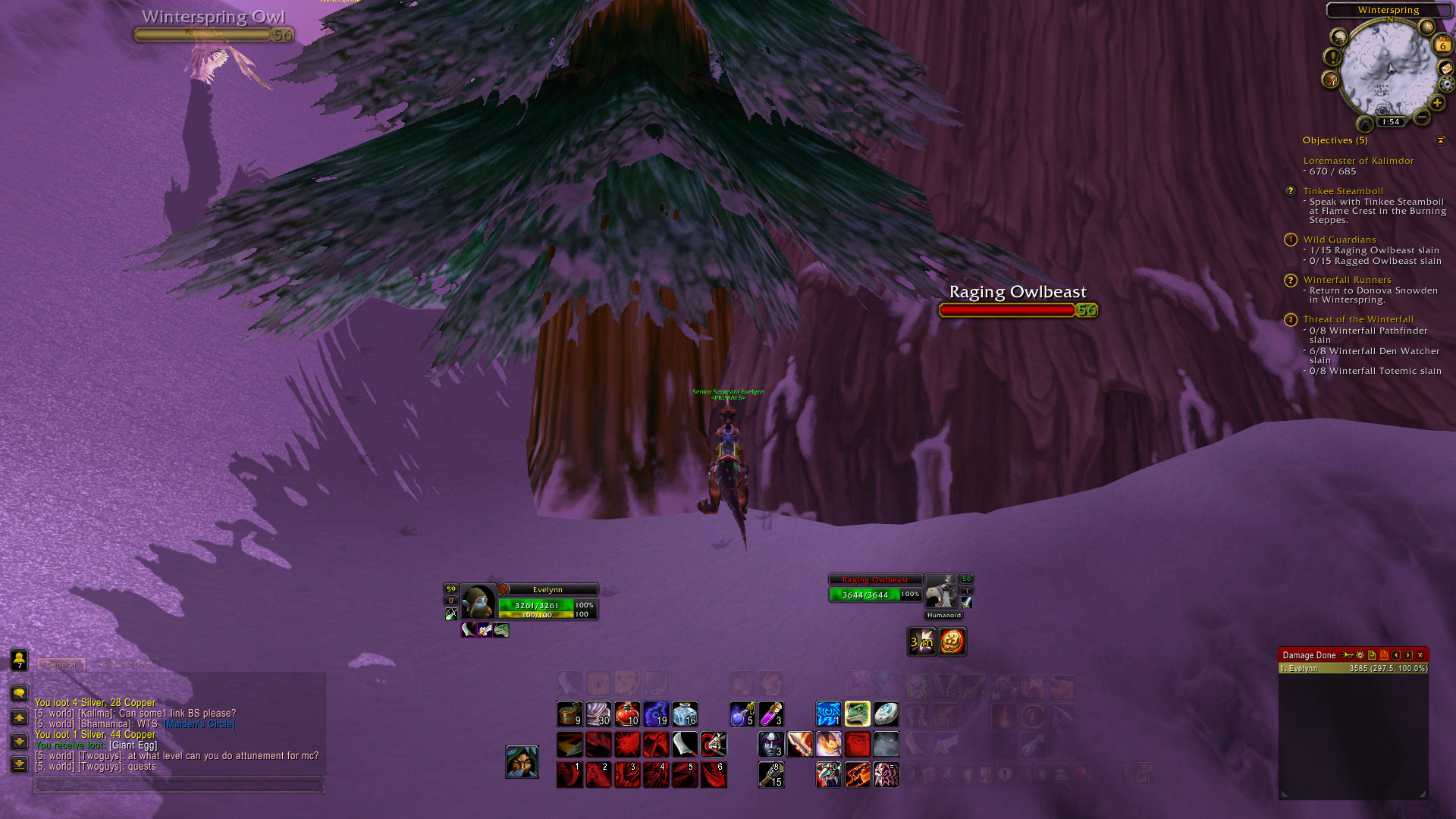The image size is (1456, 819).
Task: Open the calendar from the minimap
Action: pyautogui.click(x=1442, y=45)
